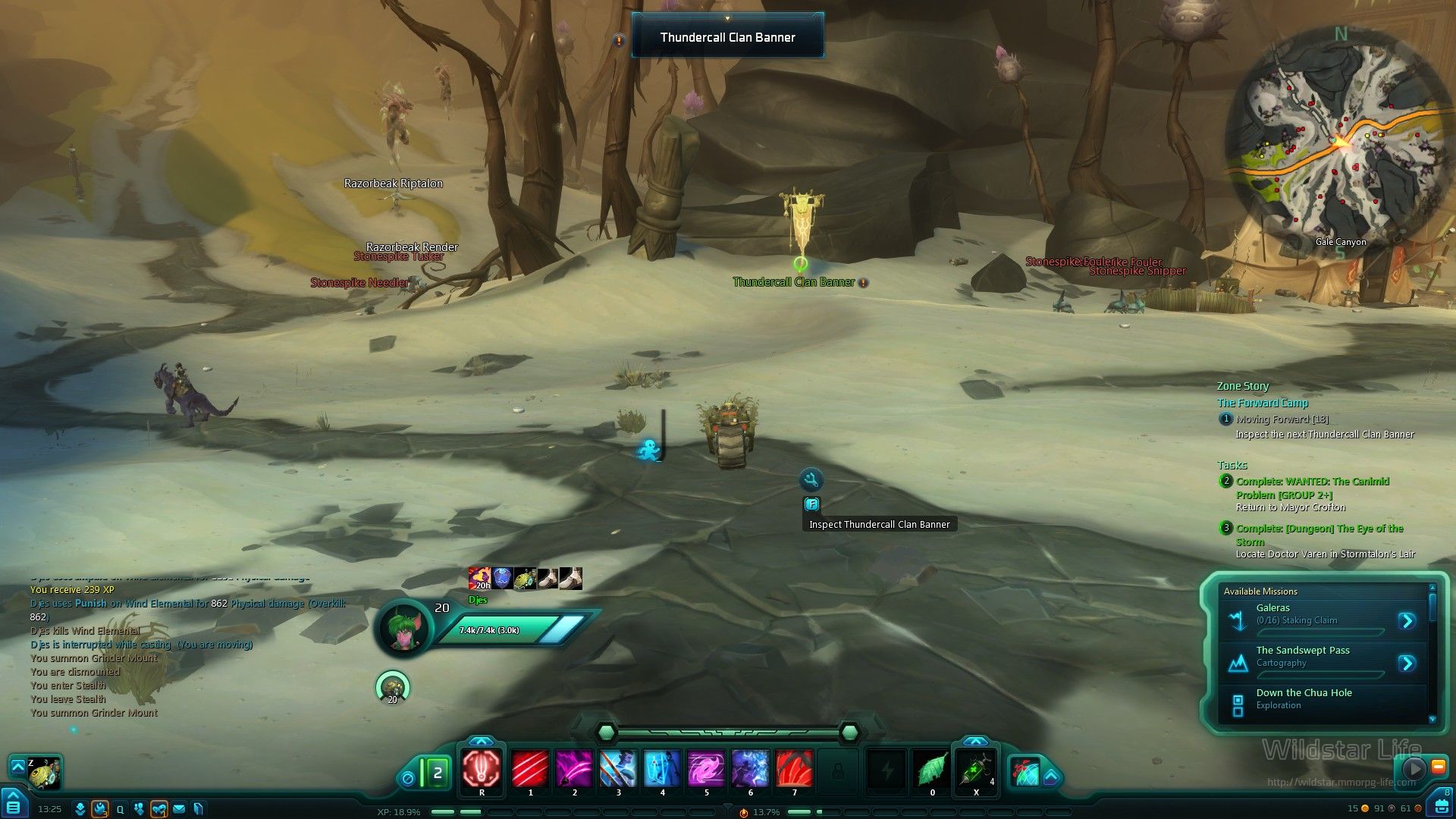1456x819 pixels.
Task: Activate the pink vortex ability in slot 5
Action: coord(706,768)
